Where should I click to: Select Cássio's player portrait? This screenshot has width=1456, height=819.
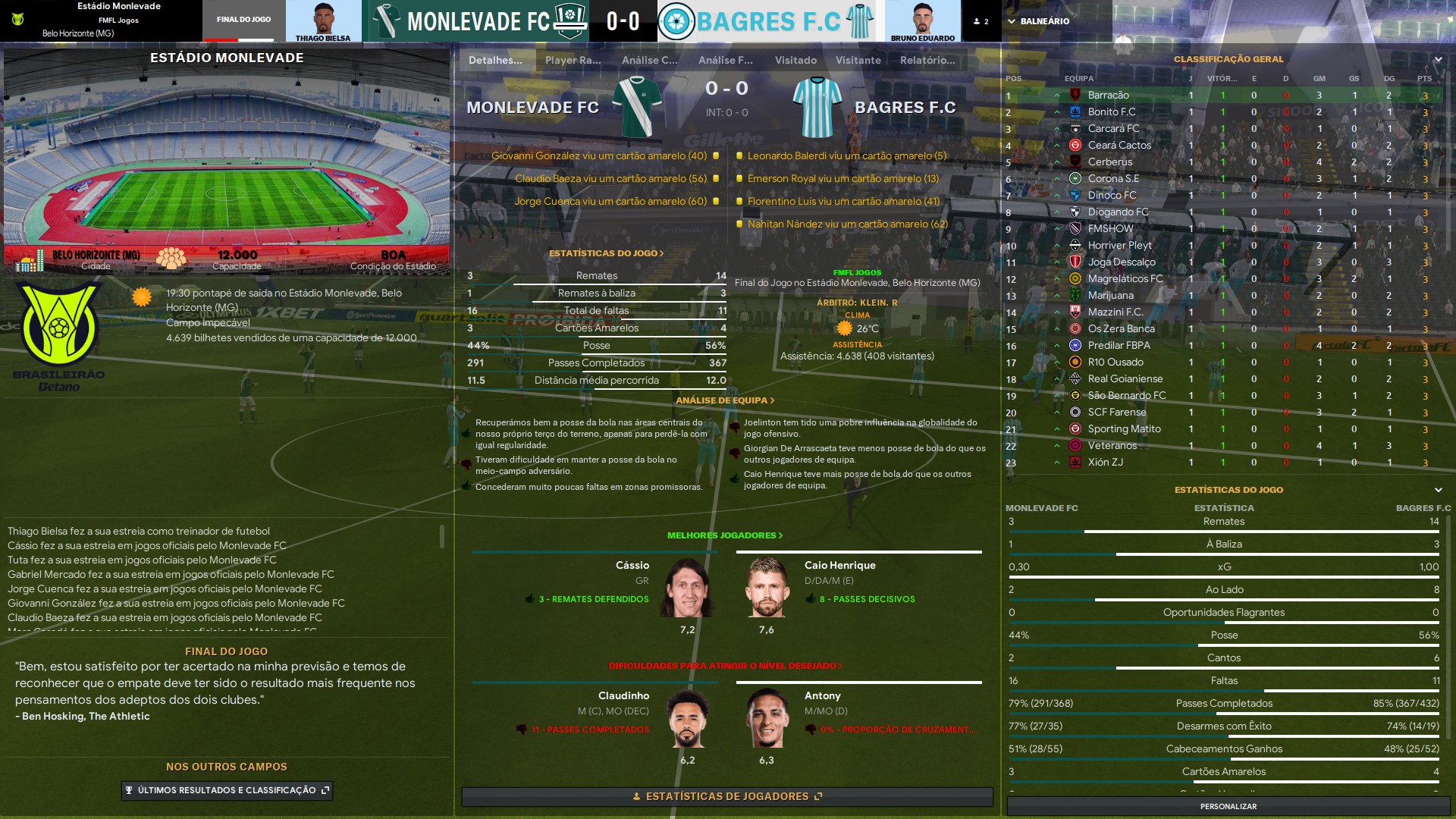[687, 588]
